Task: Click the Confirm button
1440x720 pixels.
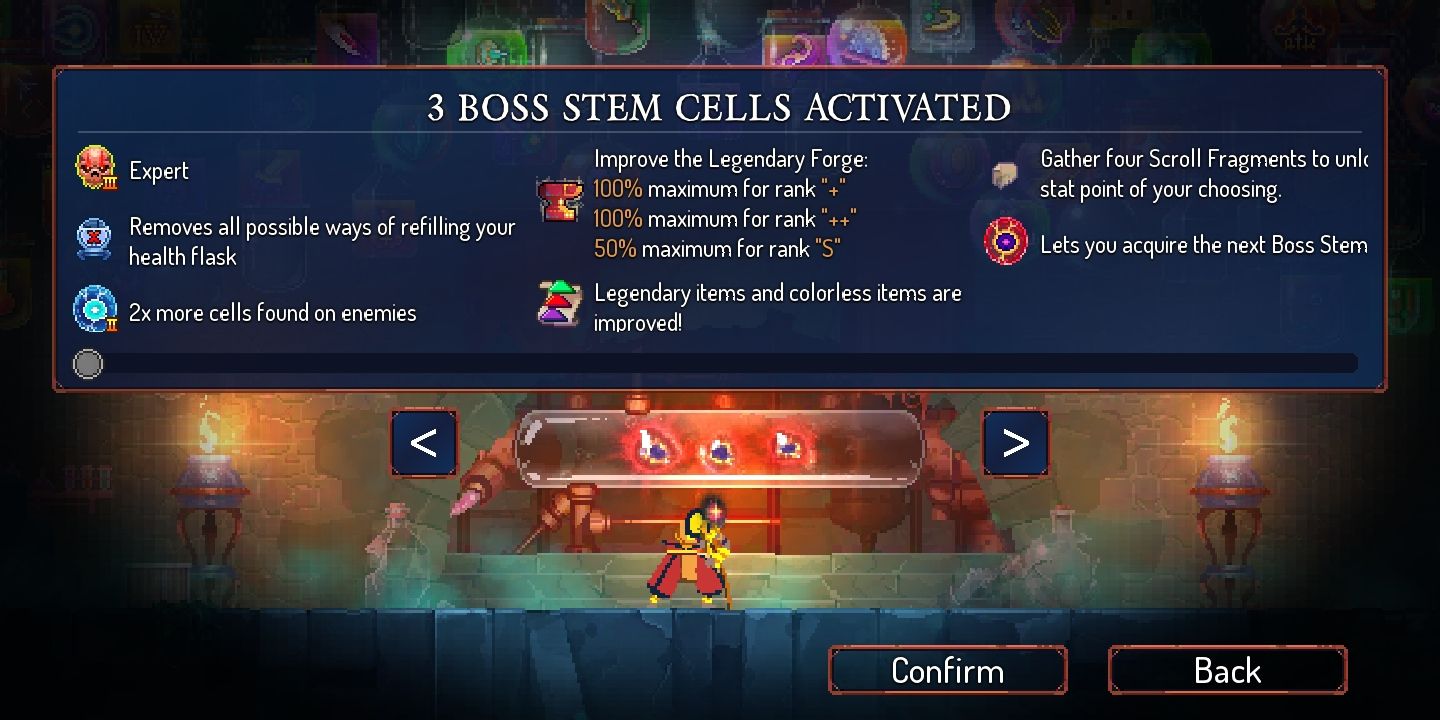Action: pyautogui.click(x=947, y=670)
